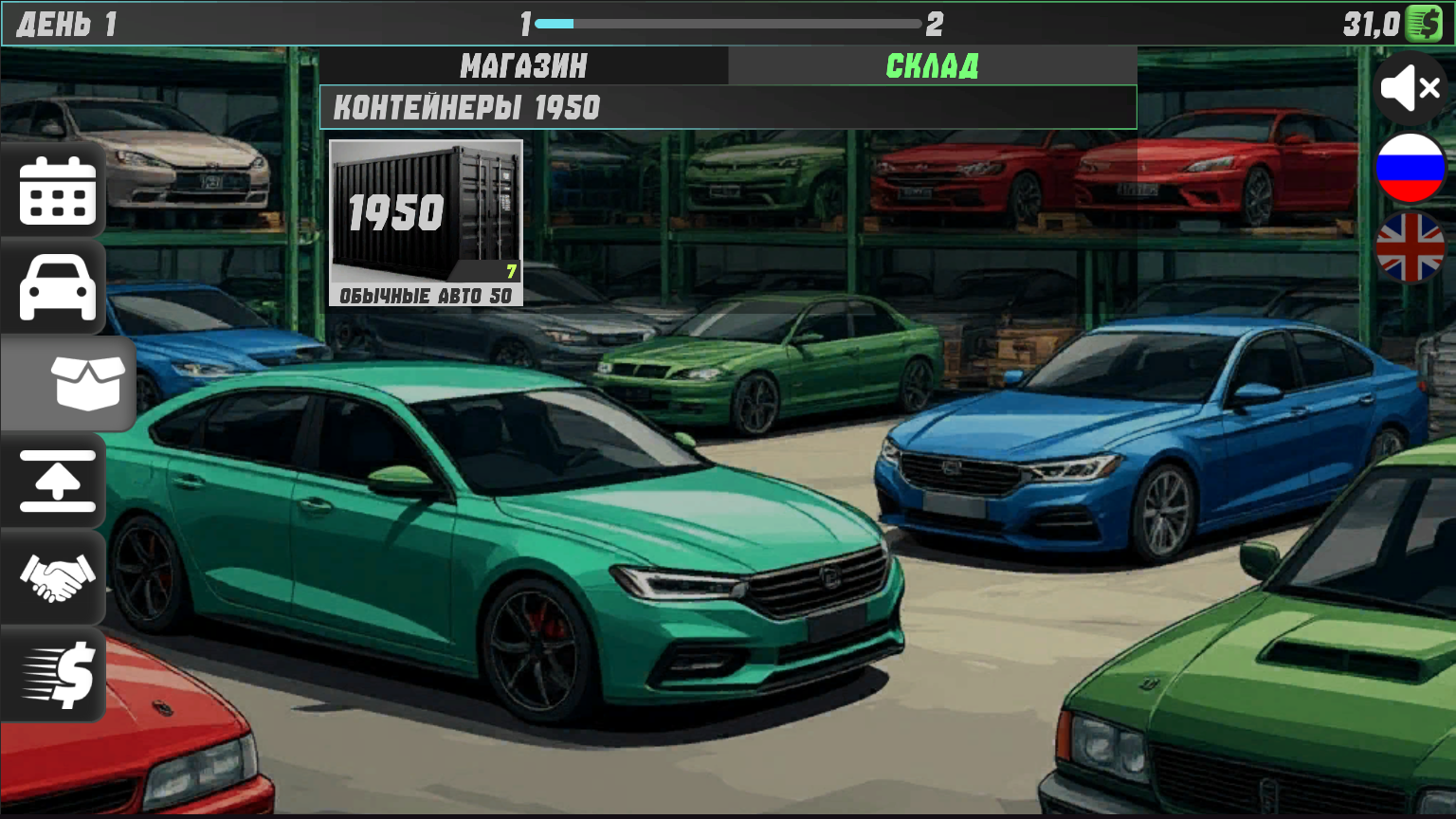
Task: Open deals using the handshake icon
Action: click(54, 578)
